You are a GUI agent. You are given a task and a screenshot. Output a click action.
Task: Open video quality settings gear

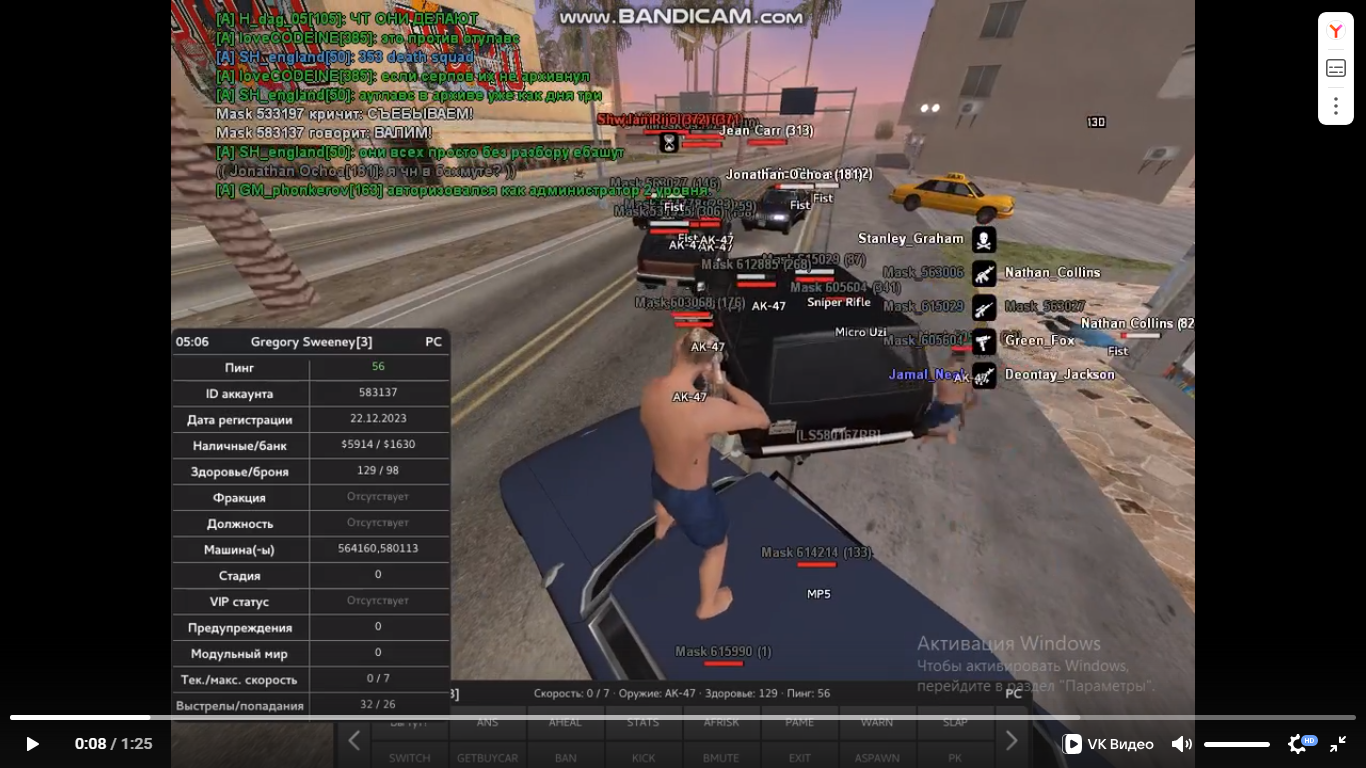pos(1298,744)
